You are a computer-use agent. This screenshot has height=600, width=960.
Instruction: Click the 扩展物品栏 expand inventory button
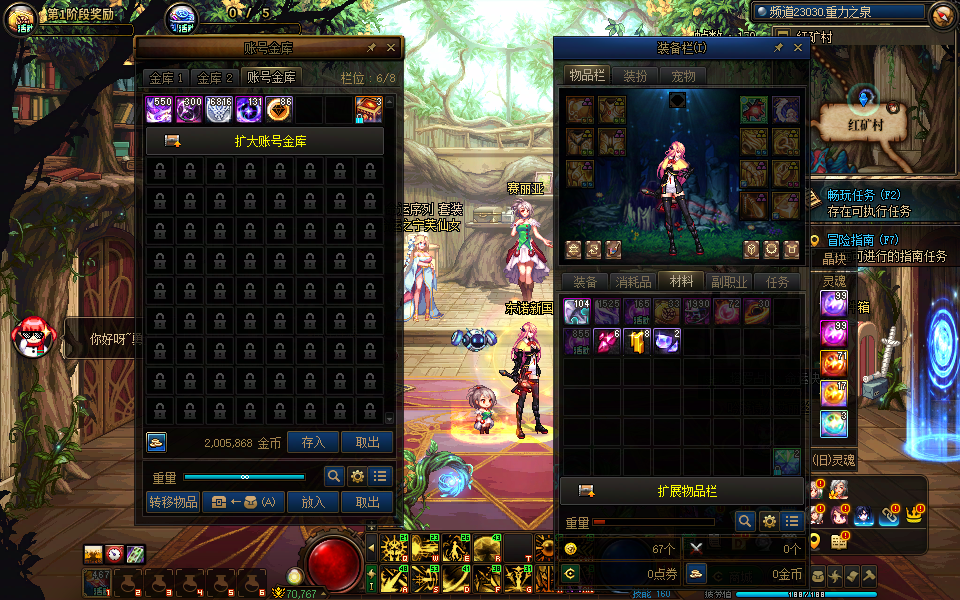(x=685, y=491)
